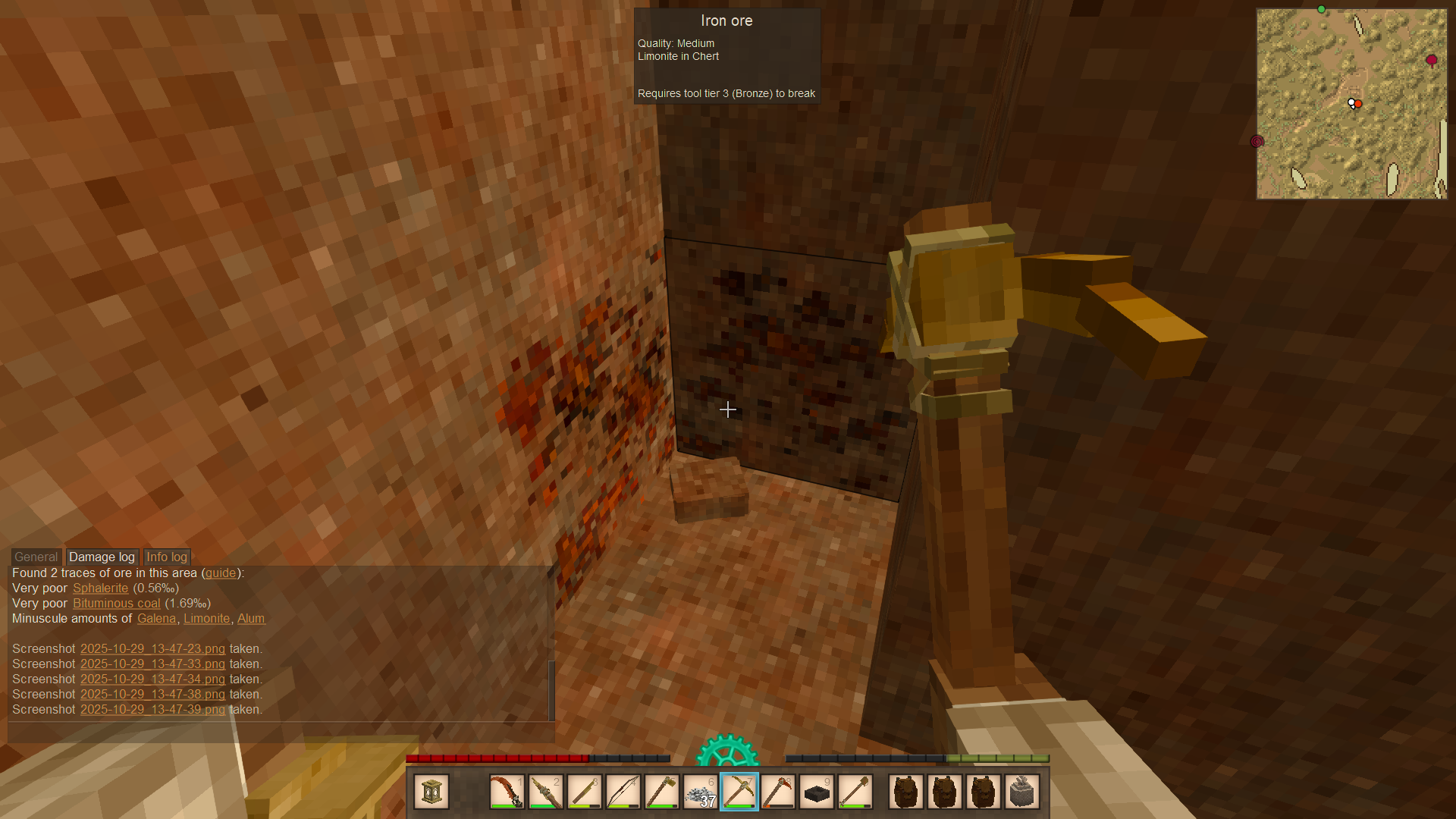Select the highlighted pickaxe slot

[739, 792]
